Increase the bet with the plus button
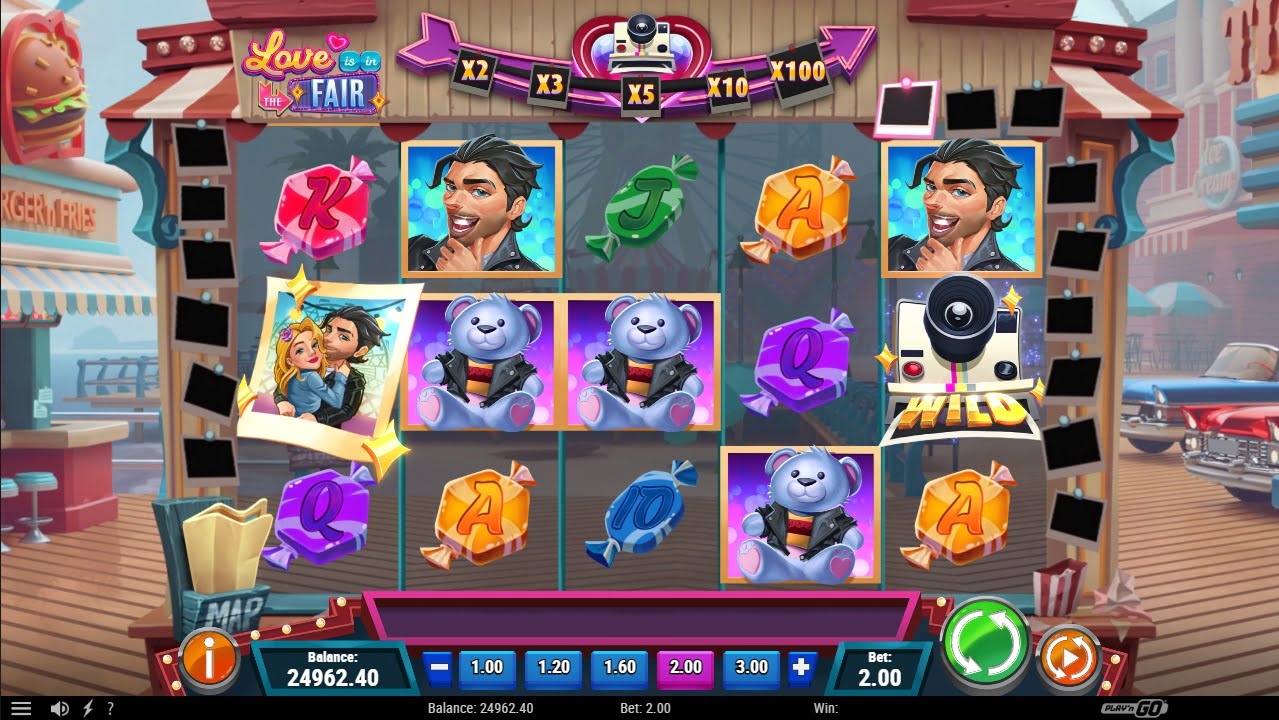The height and width of the screenshot is (720, 1279). [802, 667]
